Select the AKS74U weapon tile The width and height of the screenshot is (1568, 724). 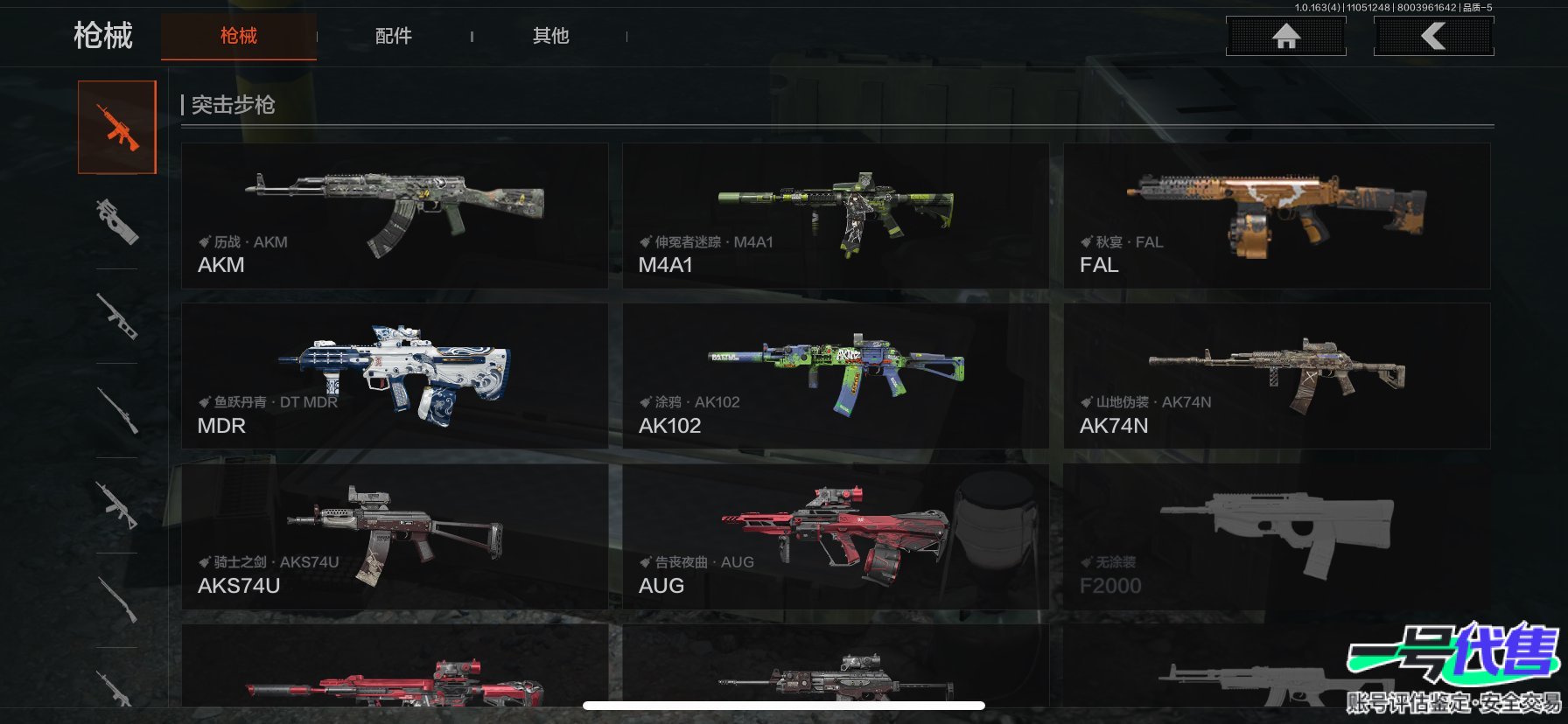coord(395,537)
